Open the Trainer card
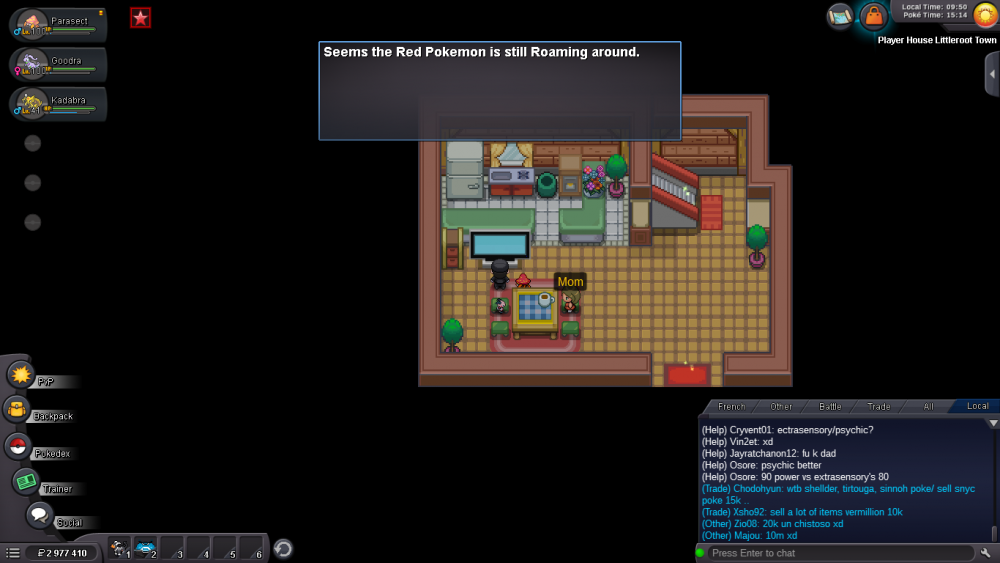The width and height of the screenshot is (1000, 563). [26, 482]
